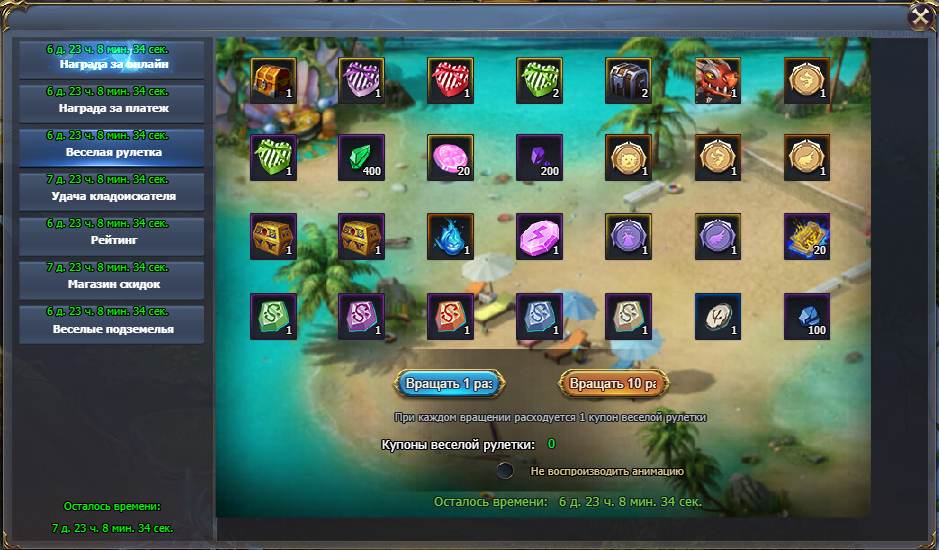Open the "Магазин скидок" tab
The height and width of the screenshot is (550, 939).
(x=112, y=279)
